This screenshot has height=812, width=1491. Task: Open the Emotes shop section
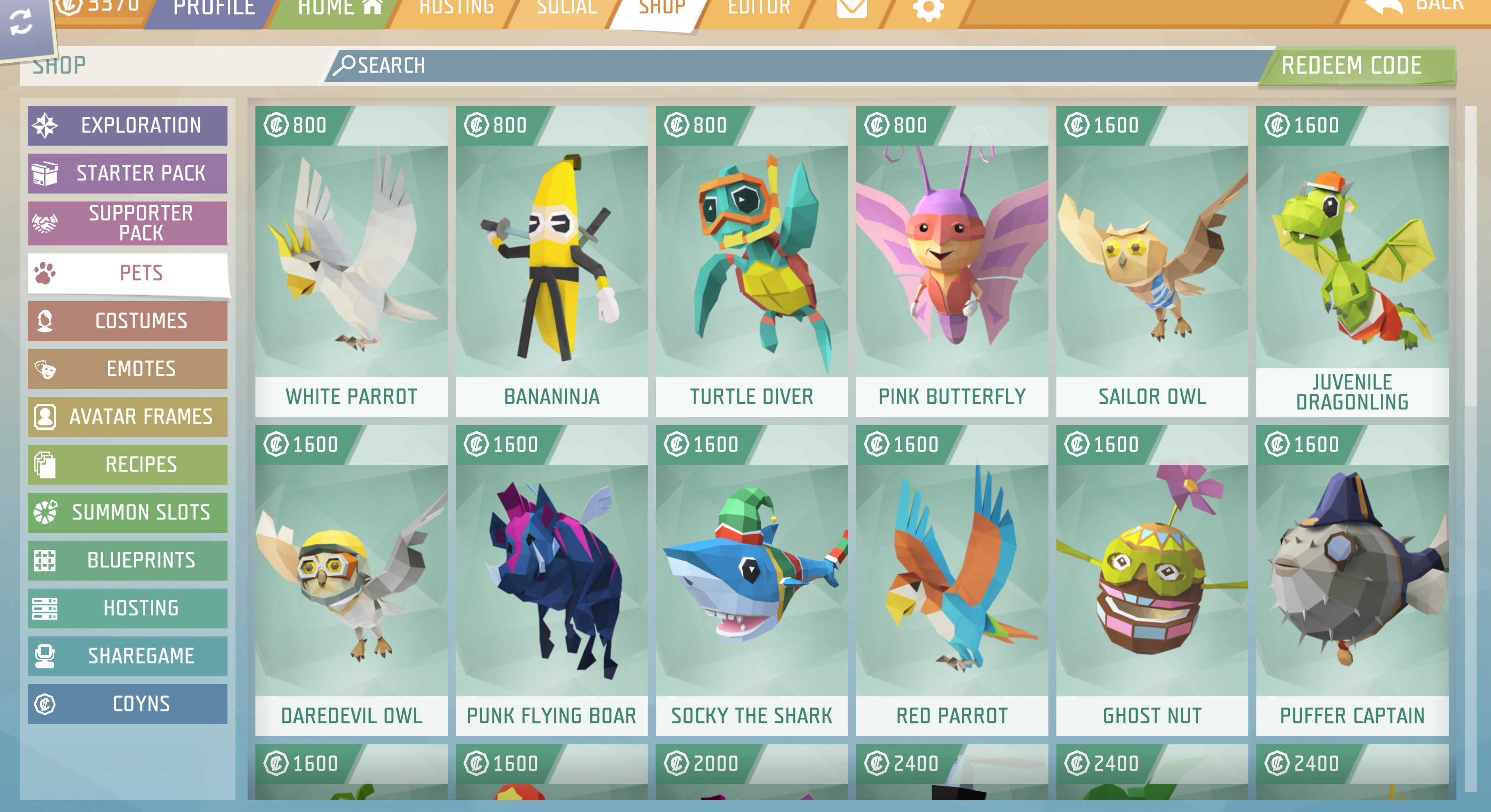pyautogui.click(x=127, y=369)
